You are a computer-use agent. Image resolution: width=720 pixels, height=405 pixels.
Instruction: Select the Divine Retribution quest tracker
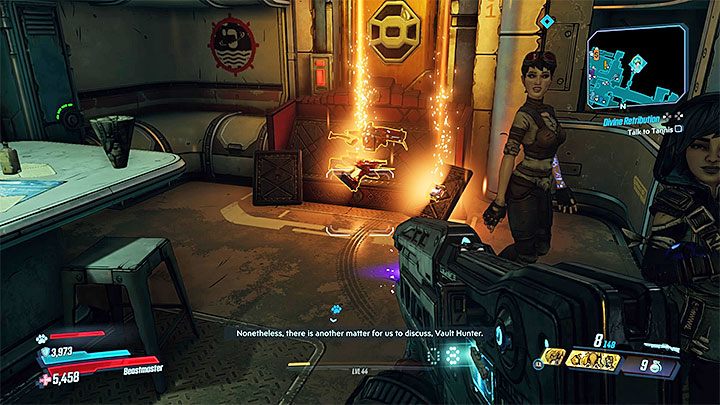click(654, 116)
